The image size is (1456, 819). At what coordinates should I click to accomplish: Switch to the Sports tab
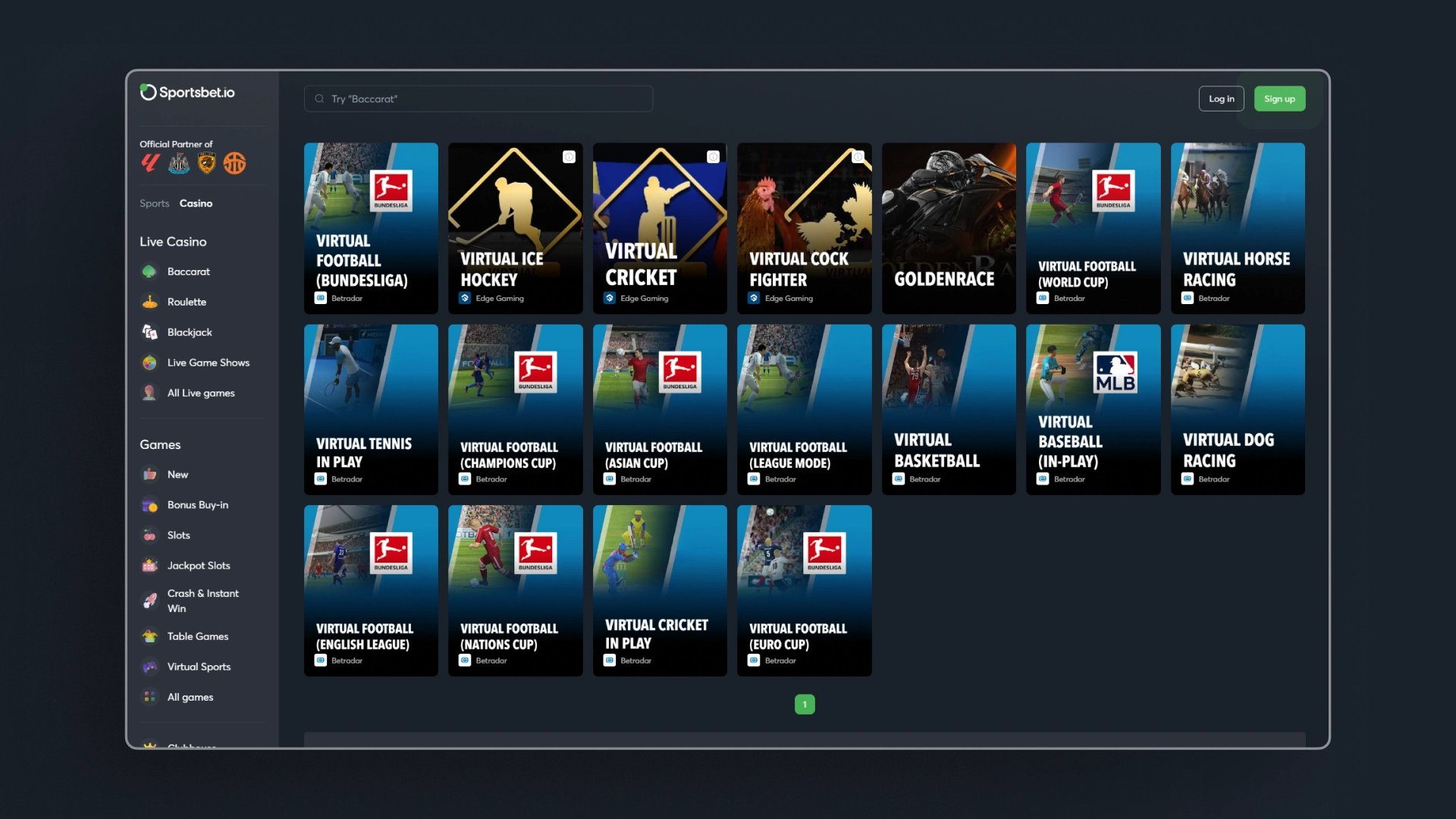click(x=154, y=203)
